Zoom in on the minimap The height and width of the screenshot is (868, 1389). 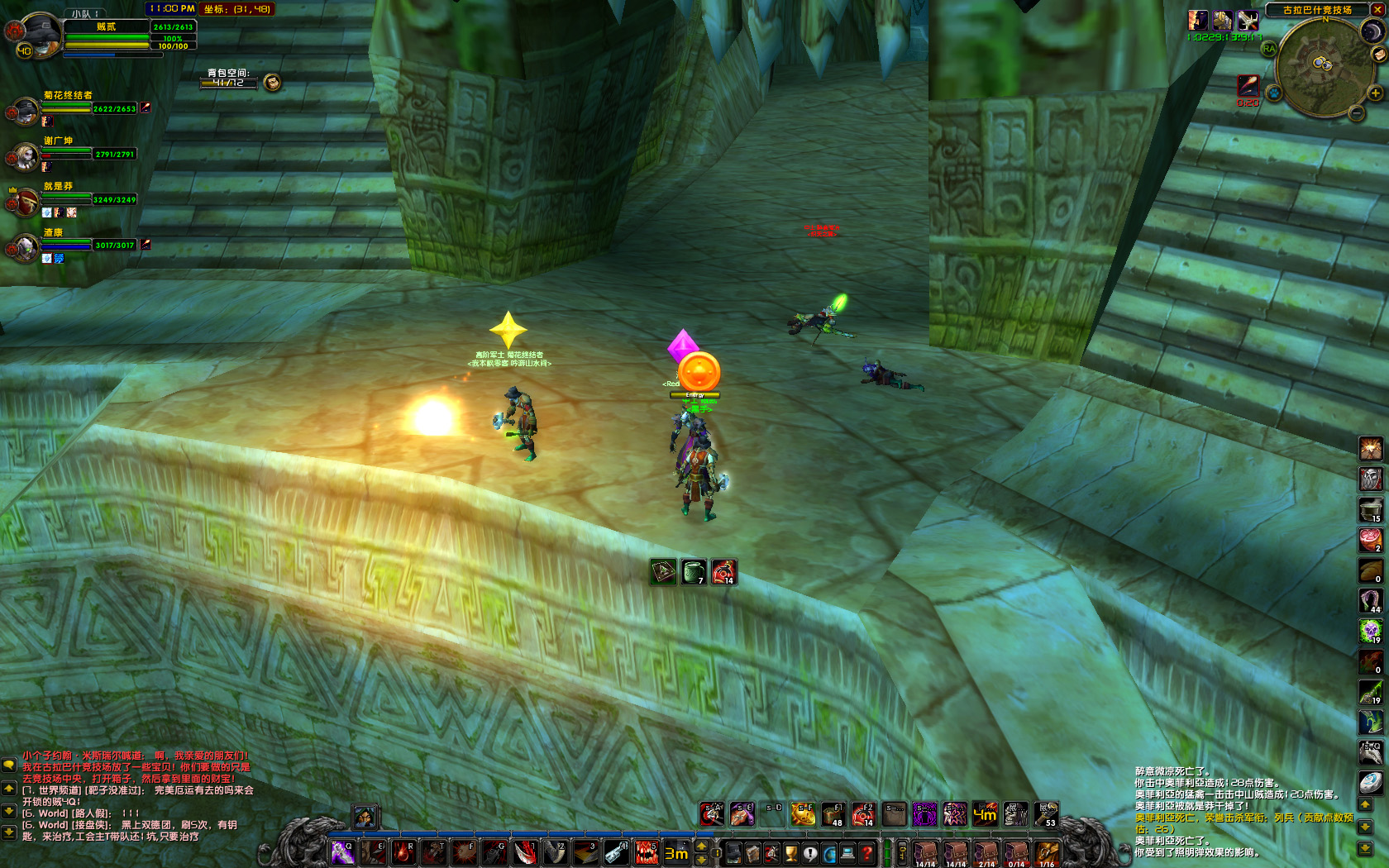(x=1376, y=93)
